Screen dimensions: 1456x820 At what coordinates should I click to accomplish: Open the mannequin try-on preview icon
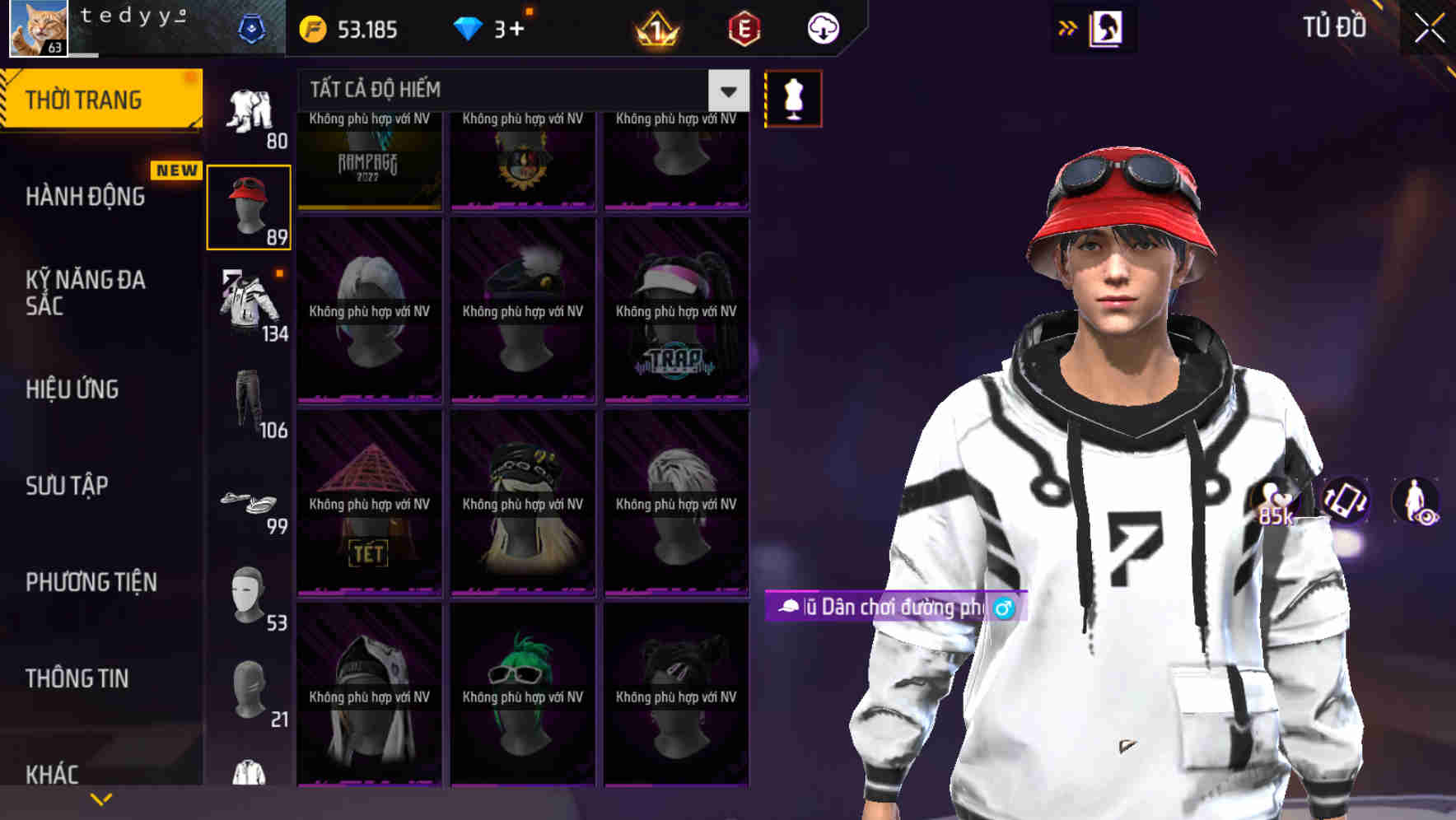[x=793, y=97]
